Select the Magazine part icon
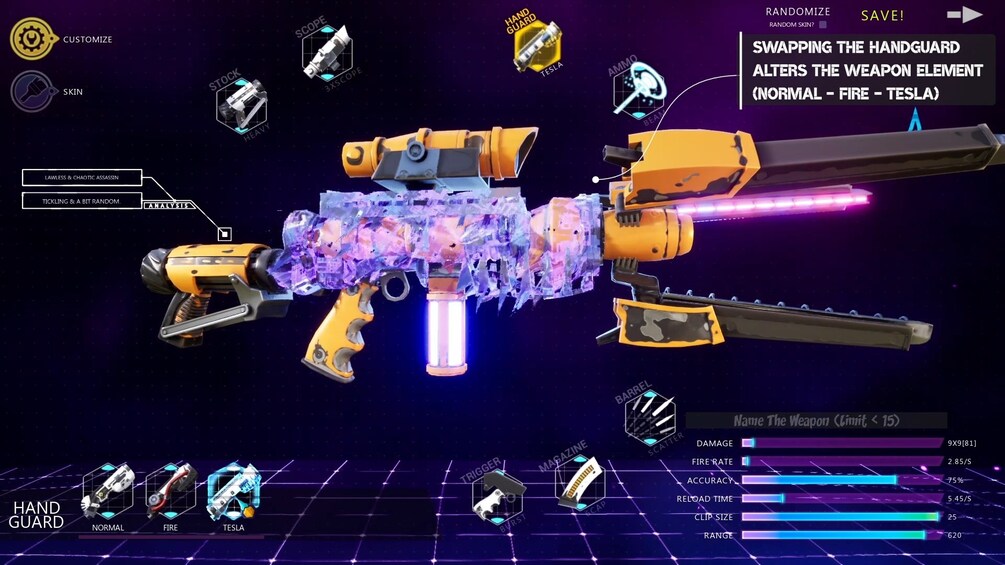Image resolution: width=1005 pixels, height=565 pixels. (x=580, y=482)
